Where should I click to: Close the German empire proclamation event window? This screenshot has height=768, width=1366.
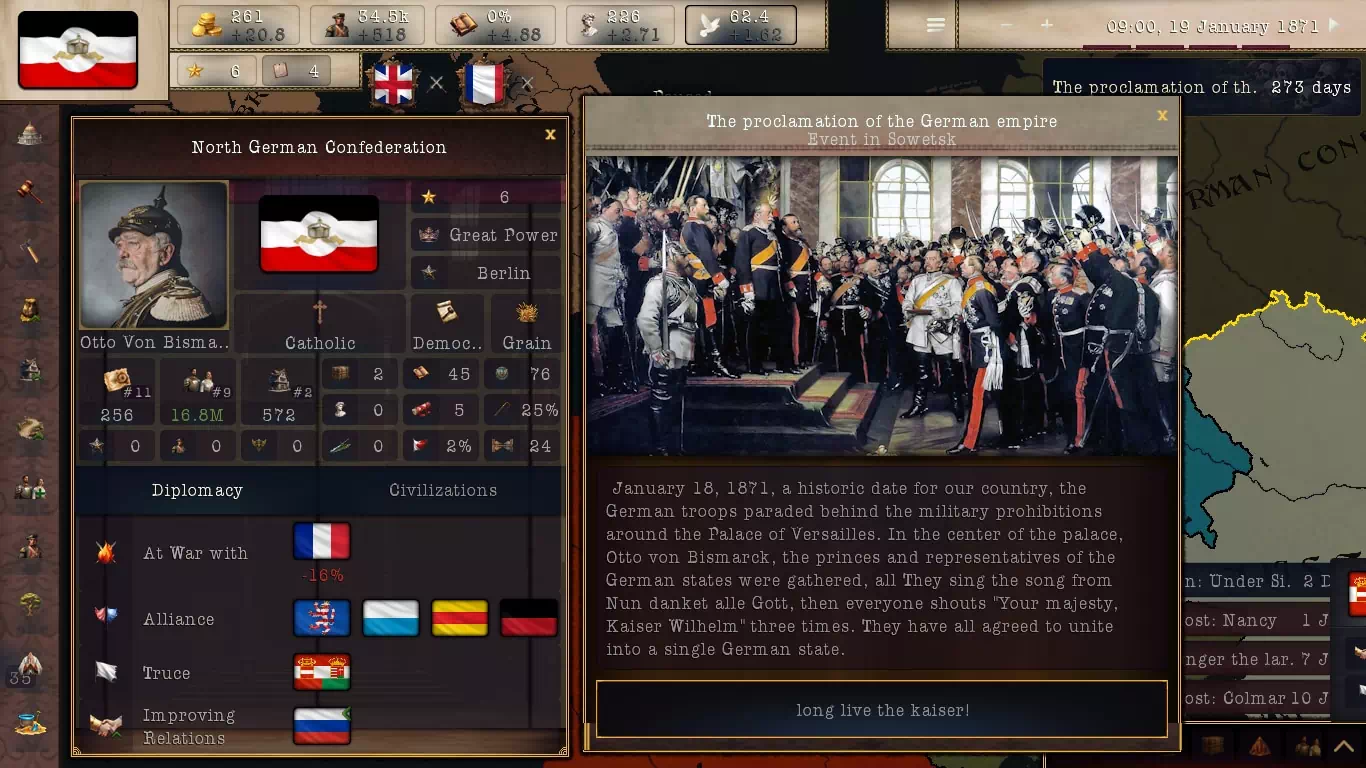pyautogui.click(x=1162, y=116)
